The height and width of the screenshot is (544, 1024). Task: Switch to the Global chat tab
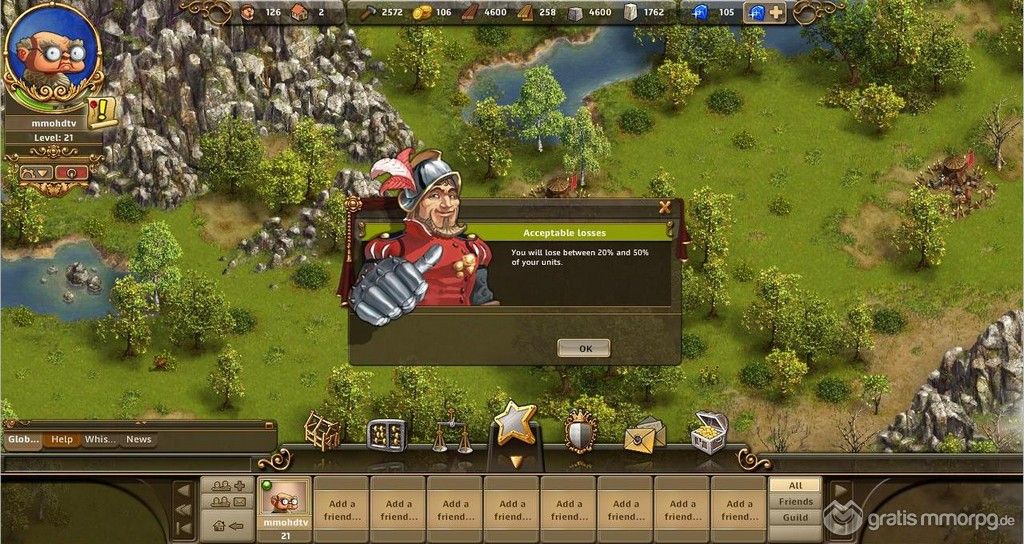(23, 439)
